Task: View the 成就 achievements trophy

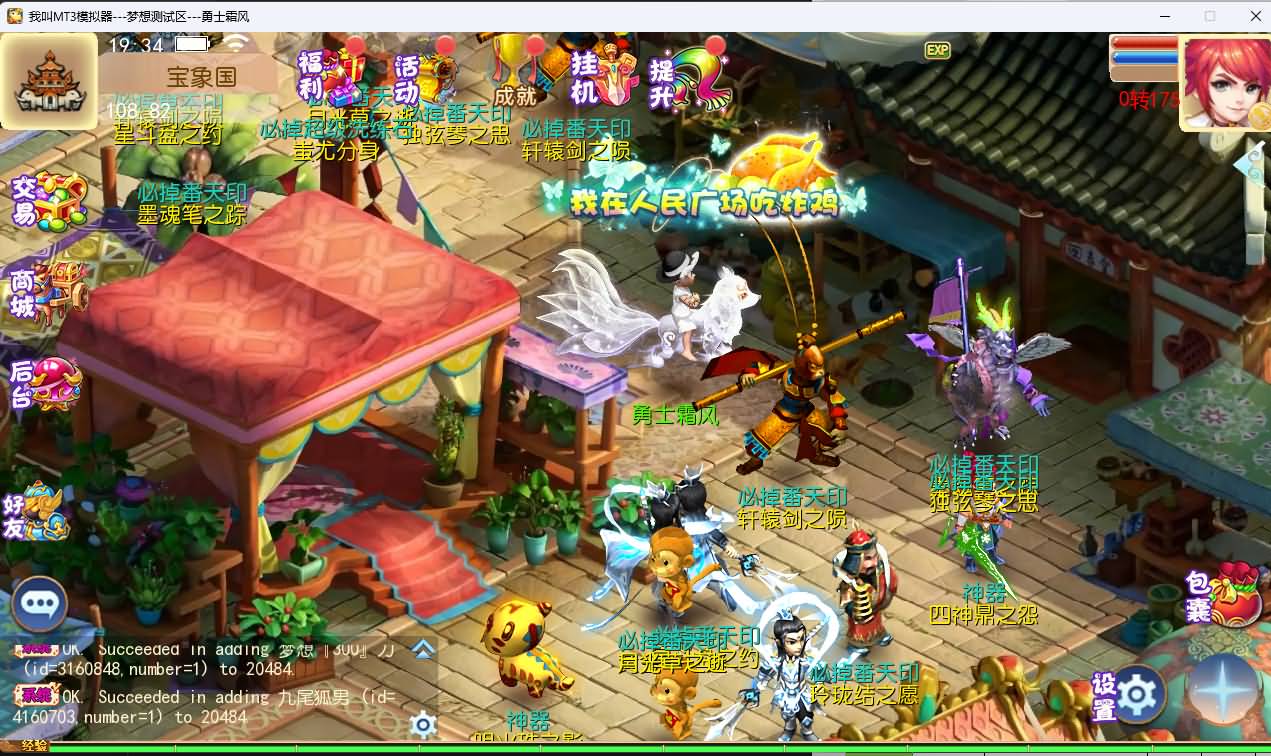Action: (x=516, y=72)
